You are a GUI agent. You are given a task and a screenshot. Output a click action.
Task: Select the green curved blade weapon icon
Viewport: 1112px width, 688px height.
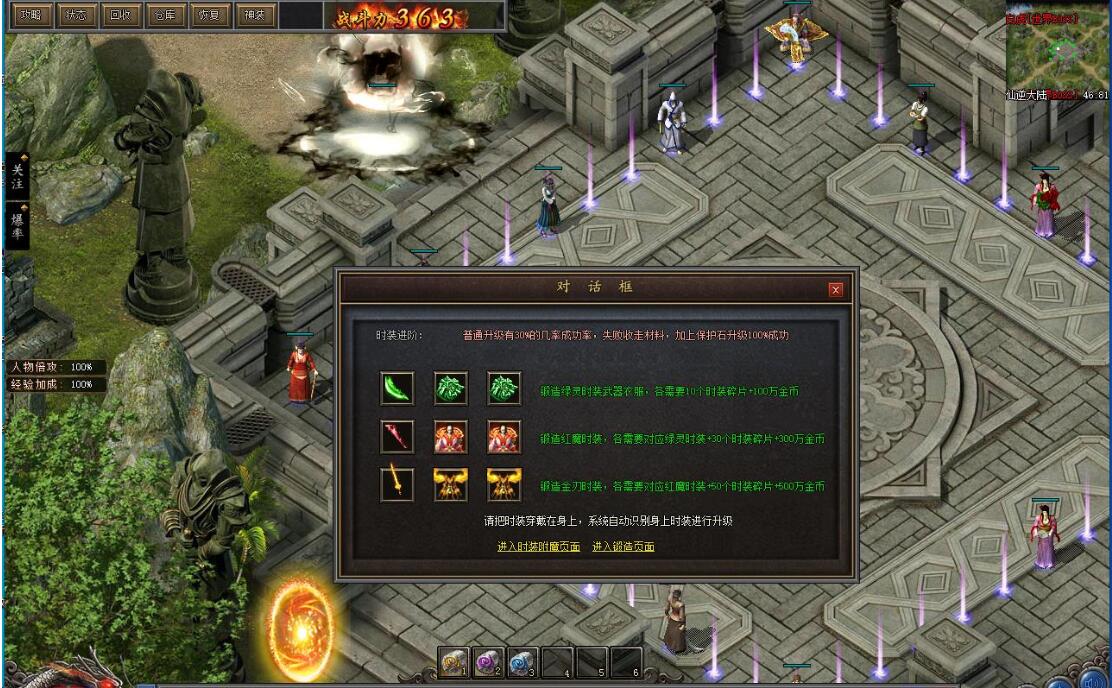pyautogui.click(x=397, y=388)
